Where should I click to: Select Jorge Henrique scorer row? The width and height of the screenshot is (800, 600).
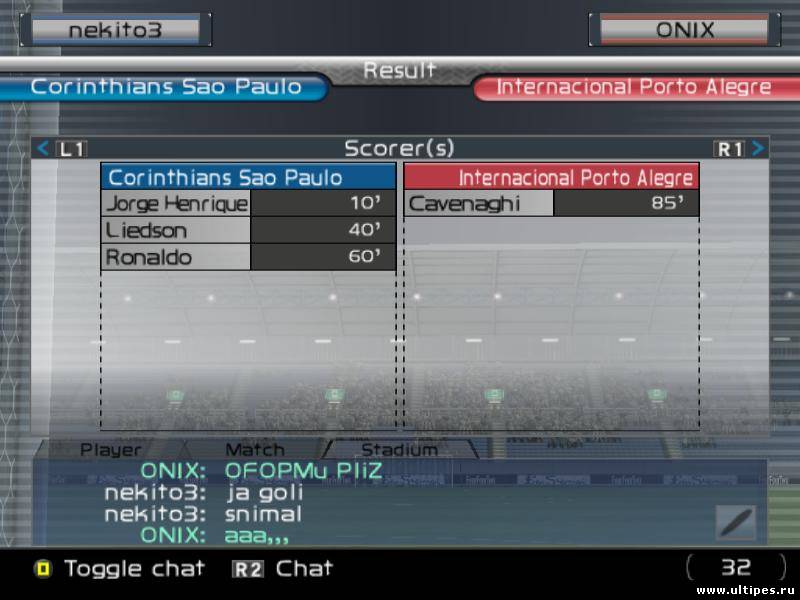click(x=248, y=204)
